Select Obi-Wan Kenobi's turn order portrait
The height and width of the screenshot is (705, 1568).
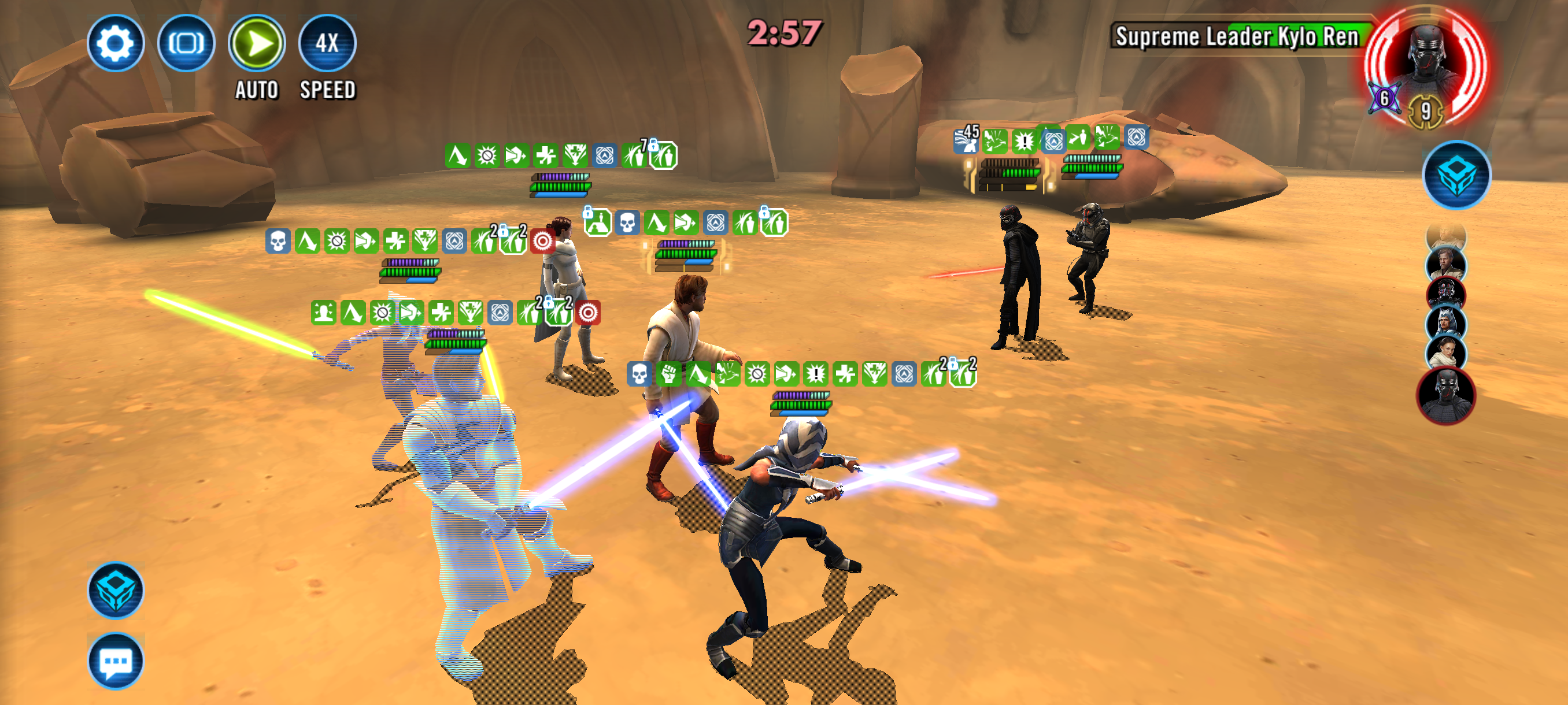[x=1446, y=265]
